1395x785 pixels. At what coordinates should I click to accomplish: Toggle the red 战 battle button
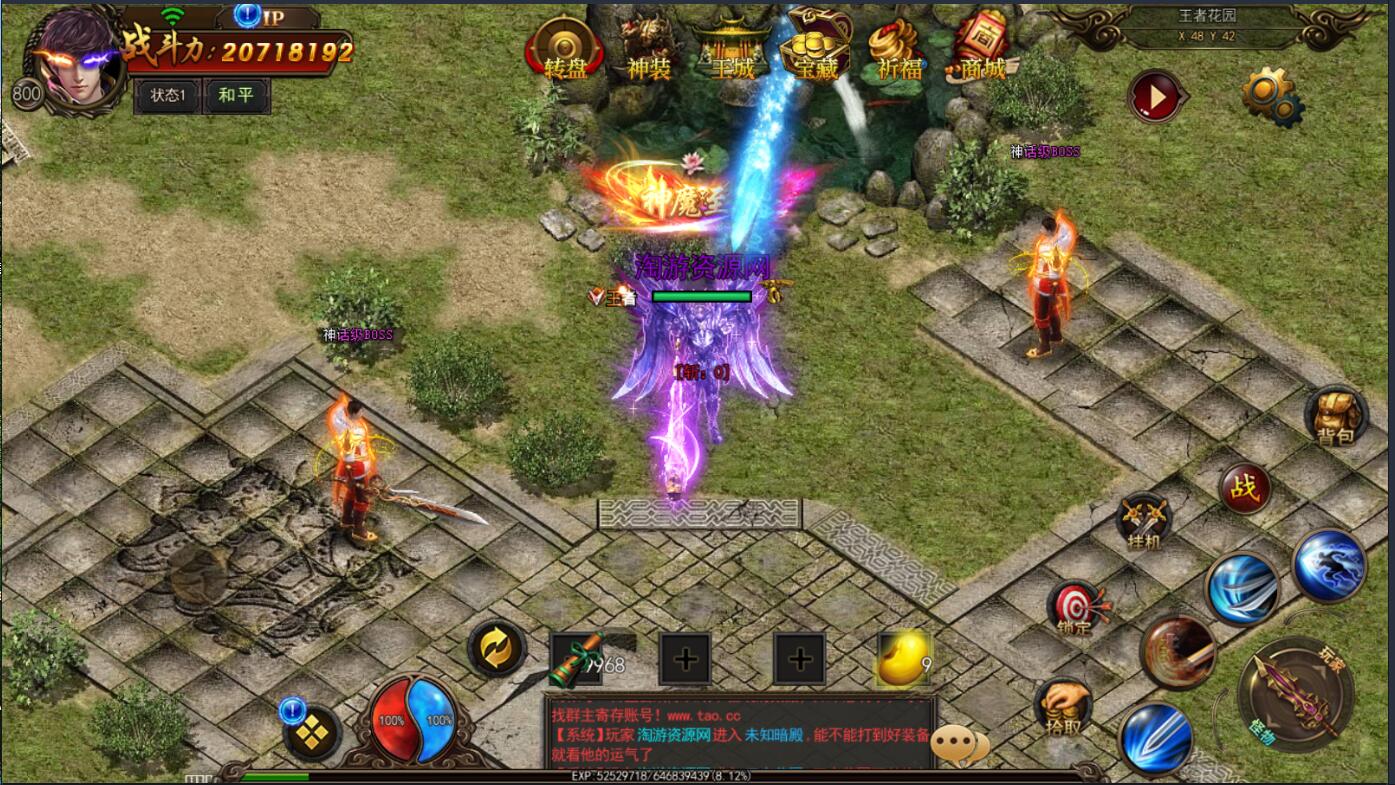pos(1245,489)
